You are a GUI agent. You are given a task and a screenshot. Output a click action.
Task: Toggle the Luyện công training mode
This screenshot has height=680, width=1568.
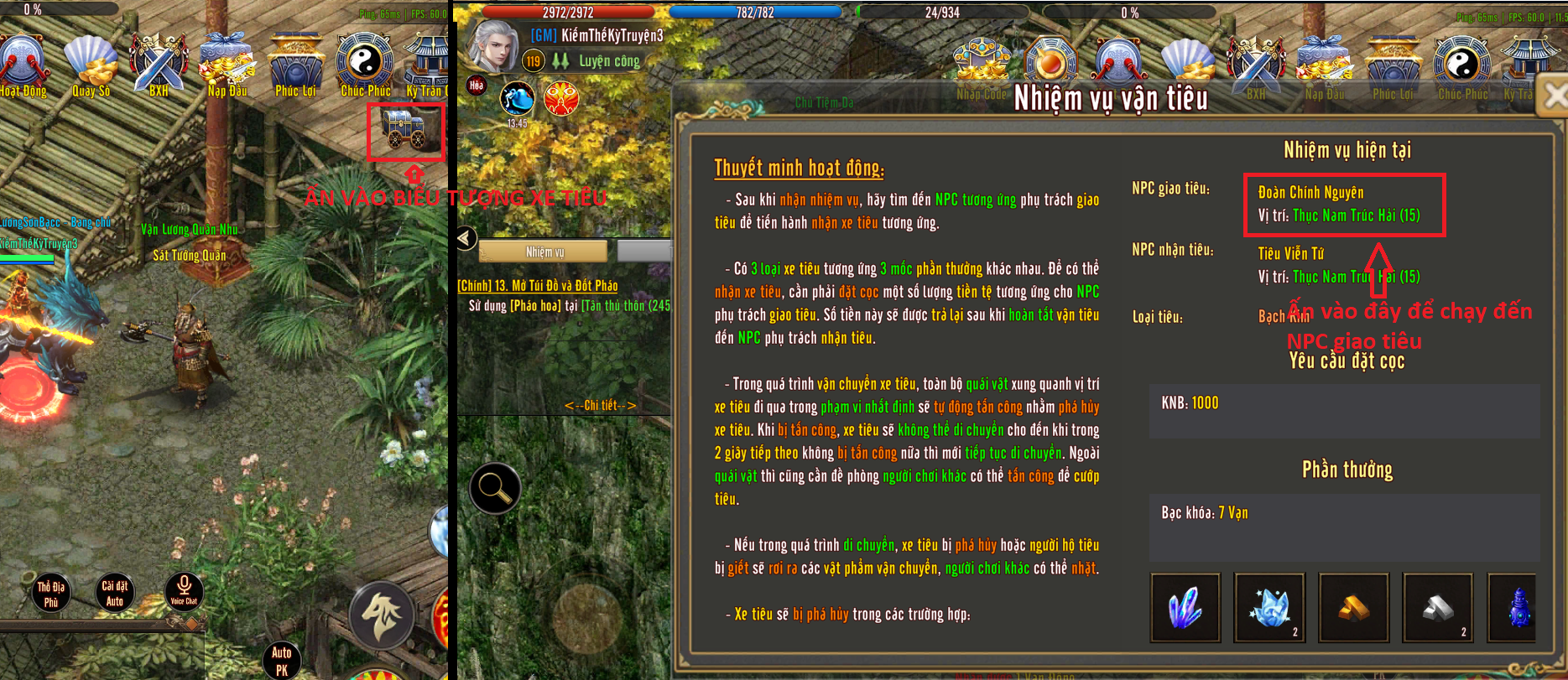pyautogui.click(x=596, y=61)
